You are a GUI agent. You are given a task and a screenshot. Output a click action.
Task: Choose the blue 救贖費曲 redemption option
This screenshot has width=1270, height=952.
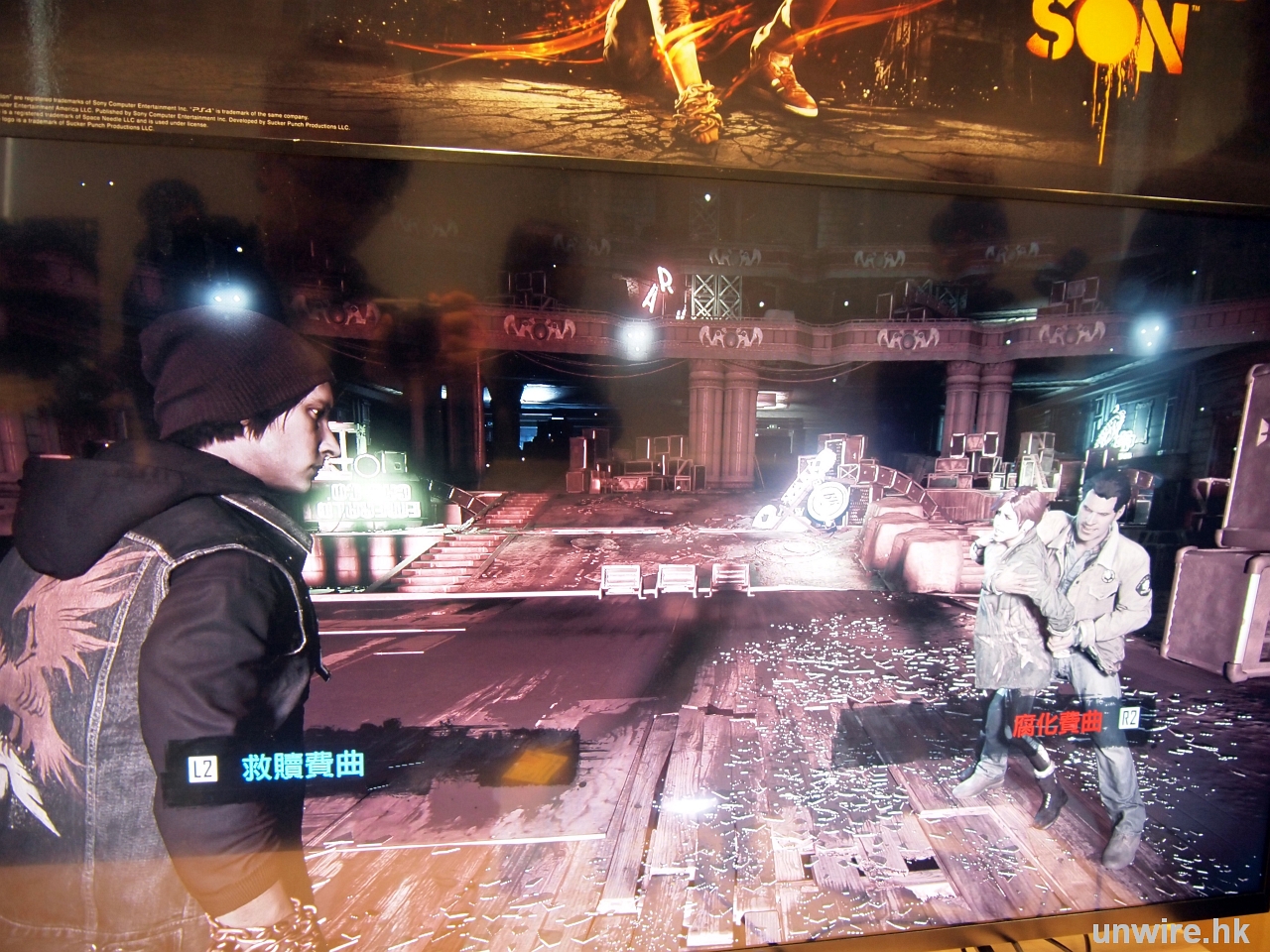pyautogui.click(x=302, y=766)
